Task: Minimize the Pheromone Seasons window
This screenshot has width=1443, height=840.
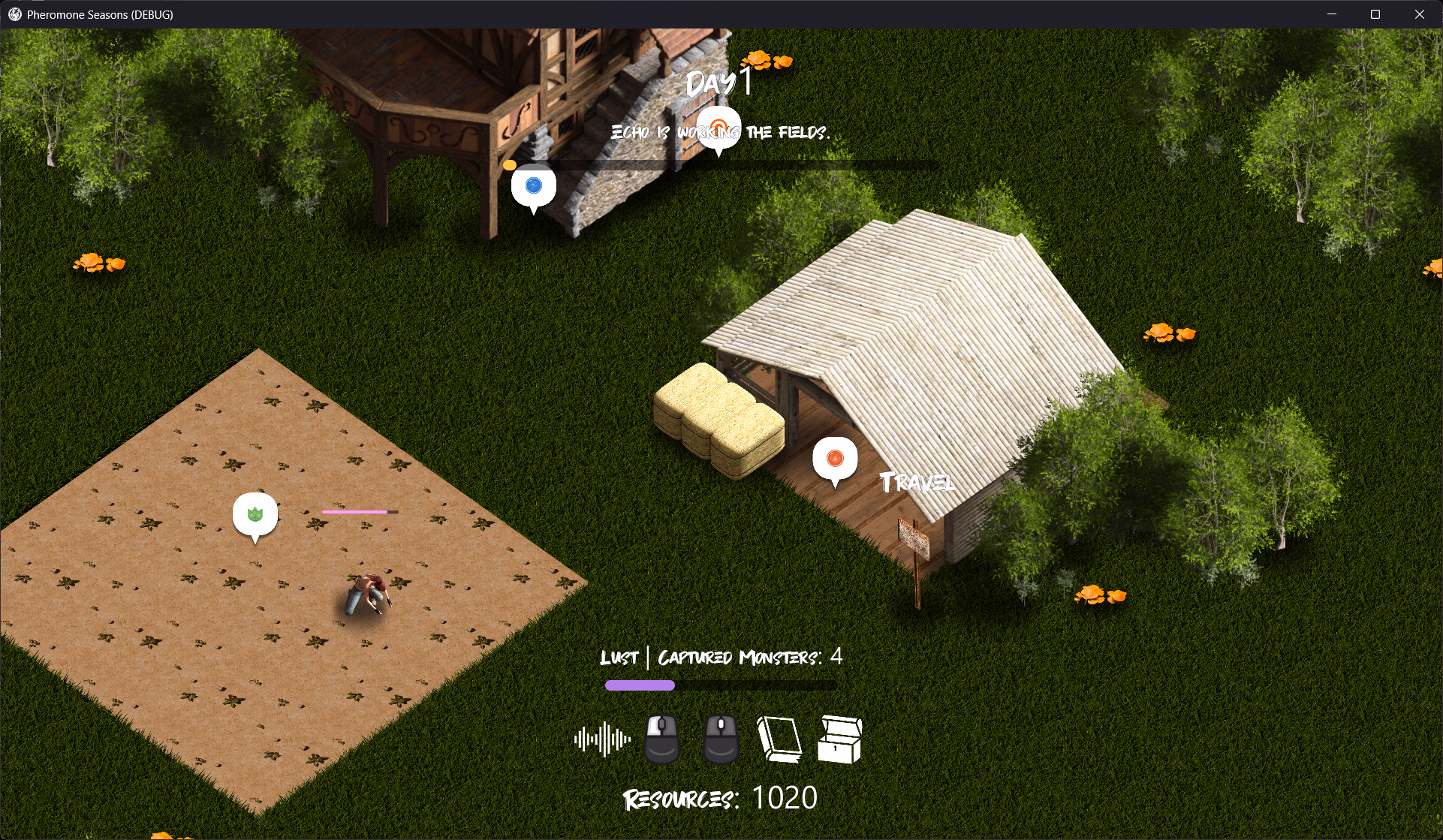Action: click(1332, 14)
